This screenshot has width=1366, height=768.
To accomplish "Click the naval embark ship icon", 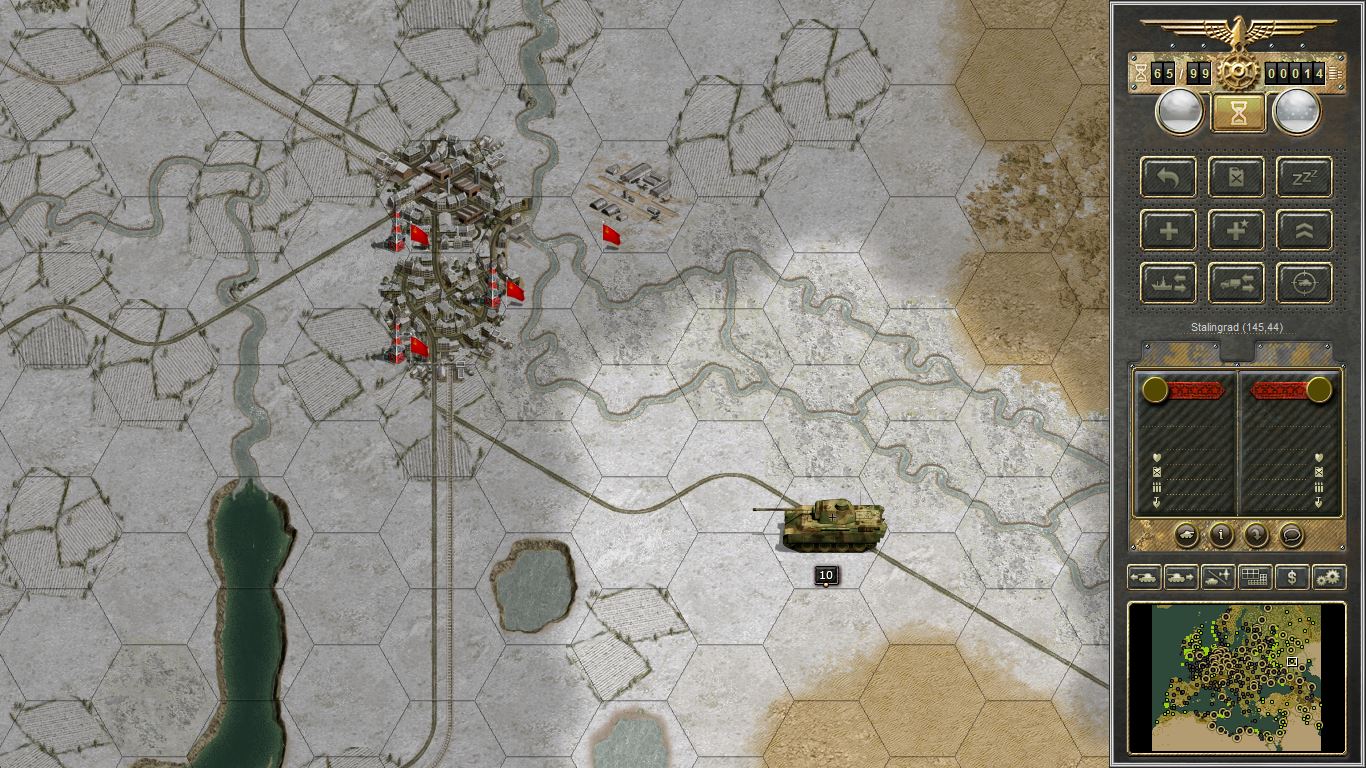I will (x=1167, y=283).
